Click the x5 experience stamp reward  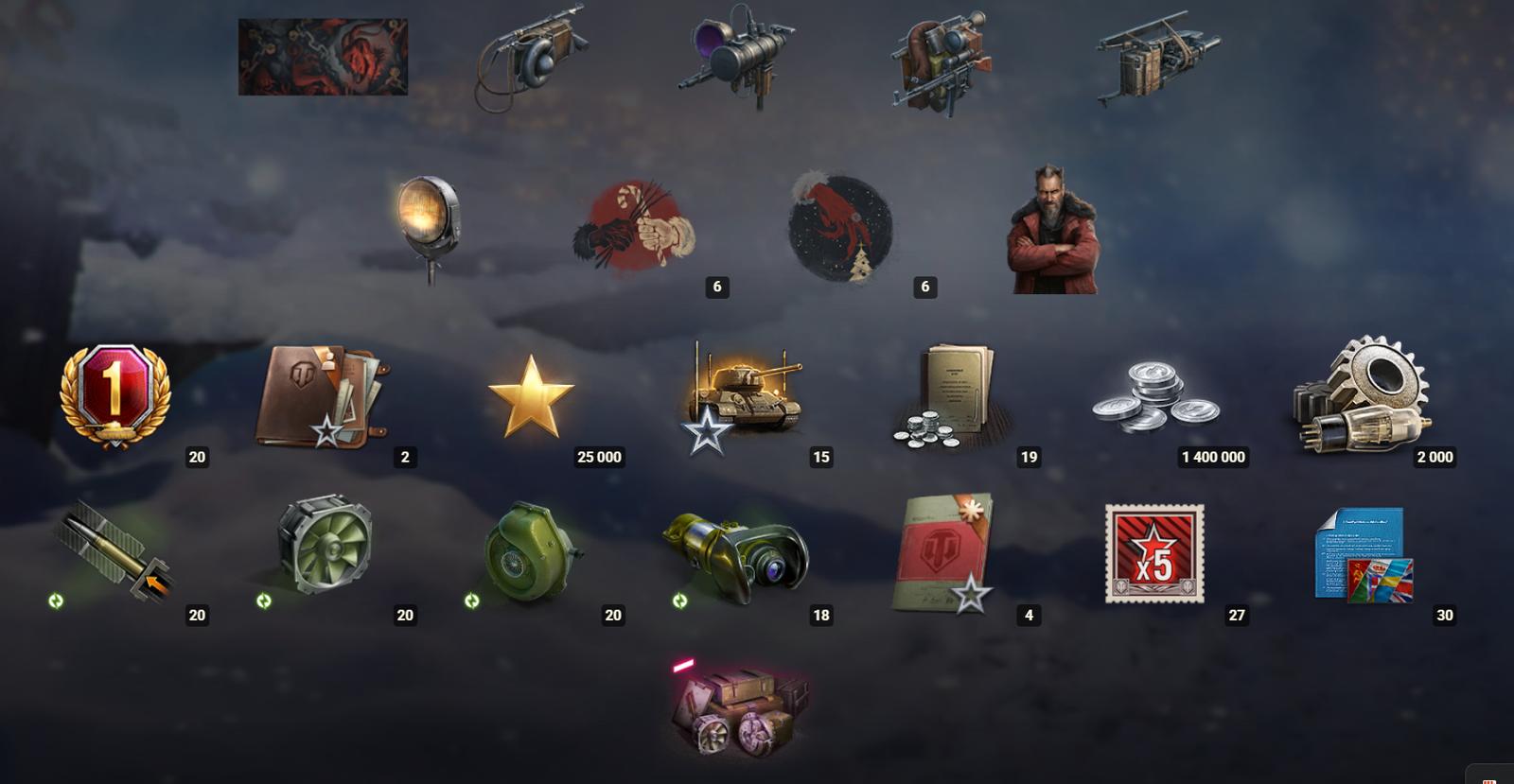click(x=1156, y=553)
